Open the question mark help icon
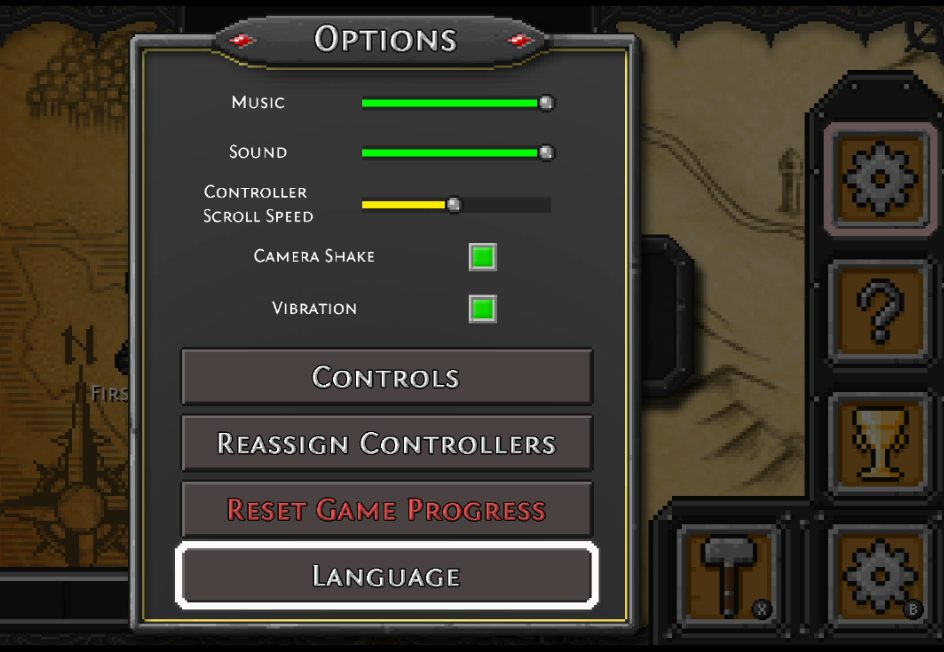Screen dimensions: 944x652 click(880, 312)
